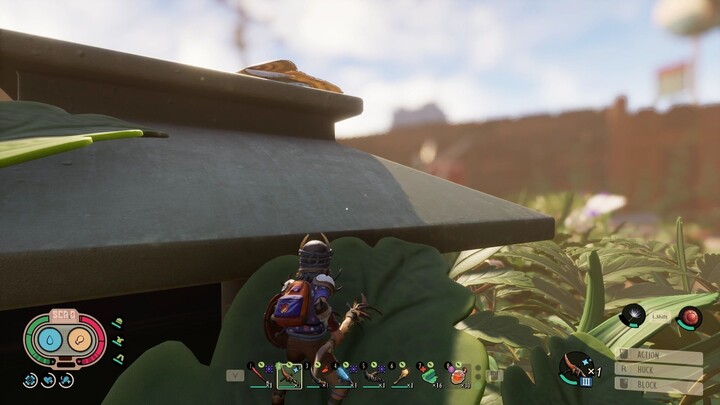Click the Huck prompt bar
720x405 pixels.
(659, 370)
